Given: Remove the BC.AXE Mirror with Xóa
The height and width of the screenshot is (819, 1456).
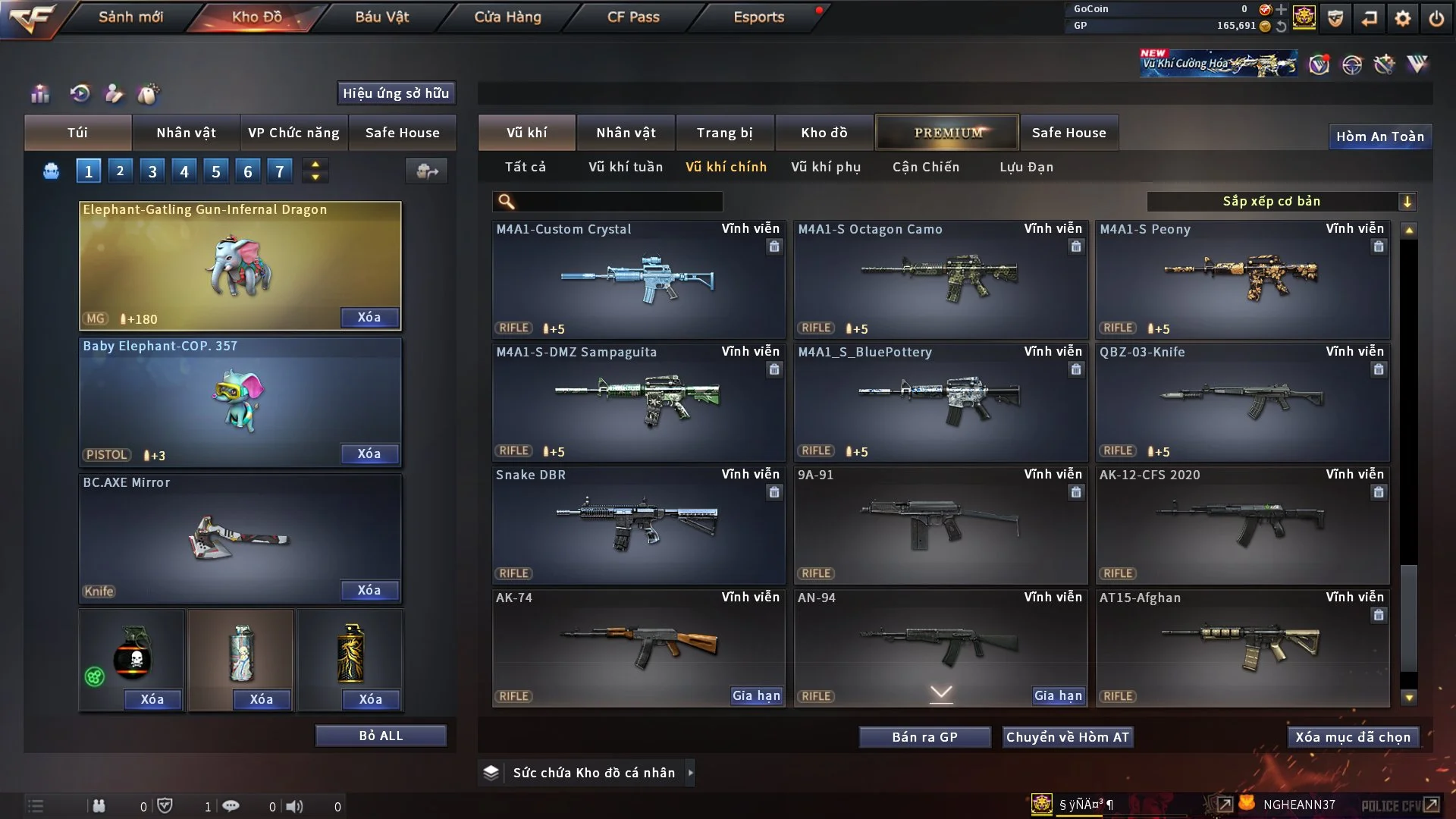Looking at the screenshot, I should (369, 590).
